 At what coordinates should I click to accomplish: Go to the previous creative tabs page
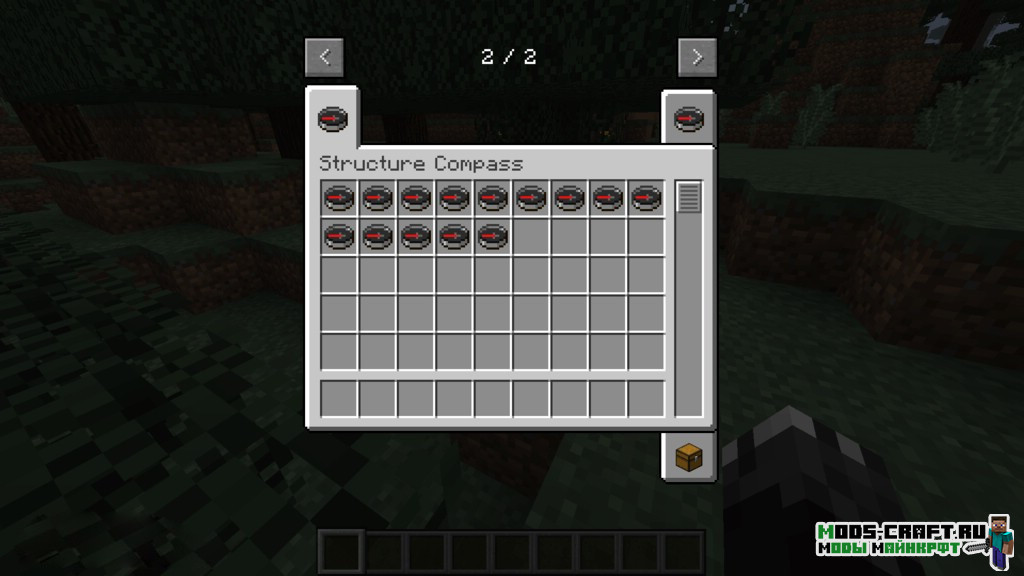pos(324,57)
